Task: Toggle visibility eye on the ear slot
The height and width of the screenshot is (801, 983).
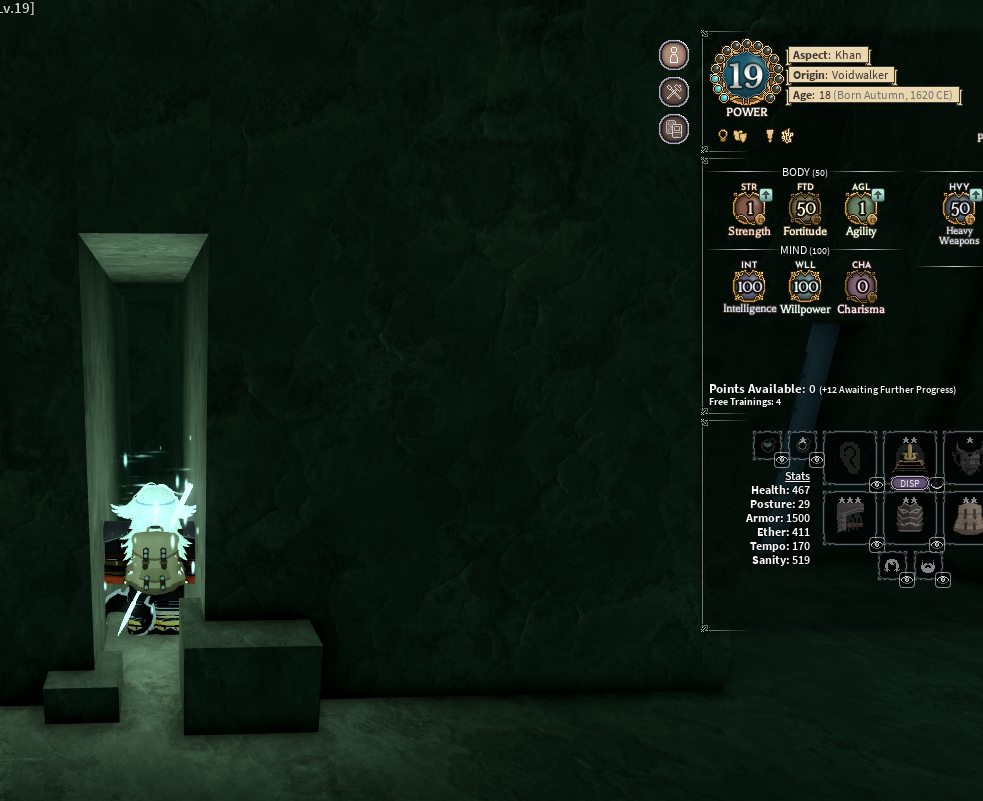Action: click(877, 485)
